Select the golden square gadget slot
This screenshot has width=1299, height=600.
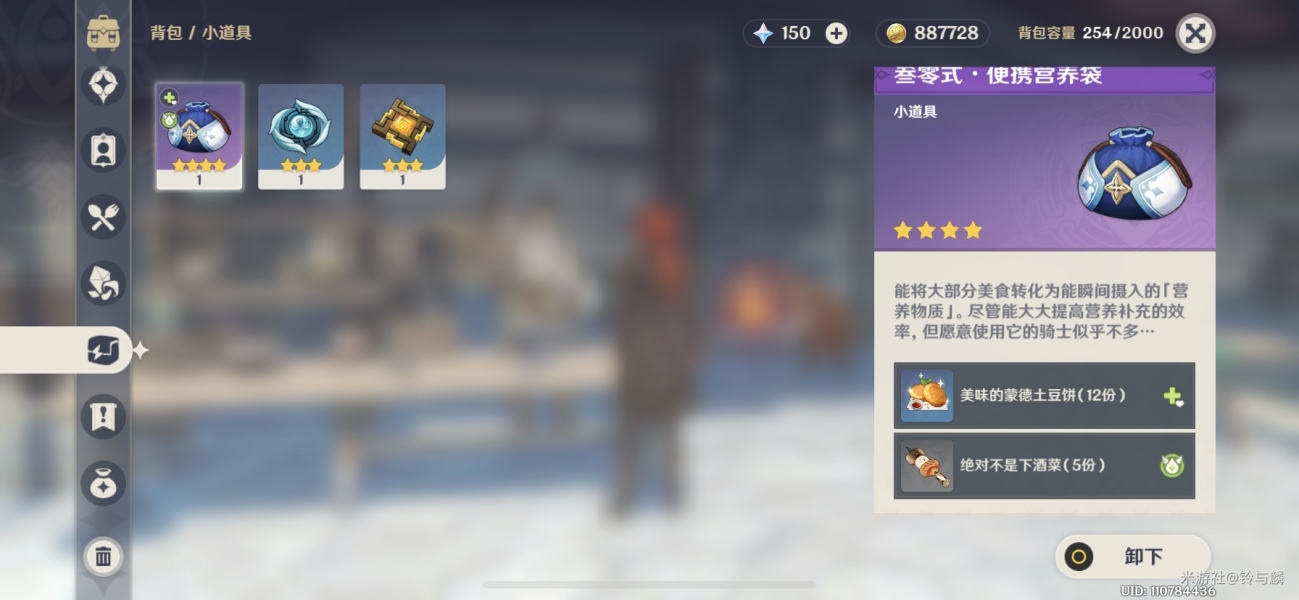[x=403, y=136]
